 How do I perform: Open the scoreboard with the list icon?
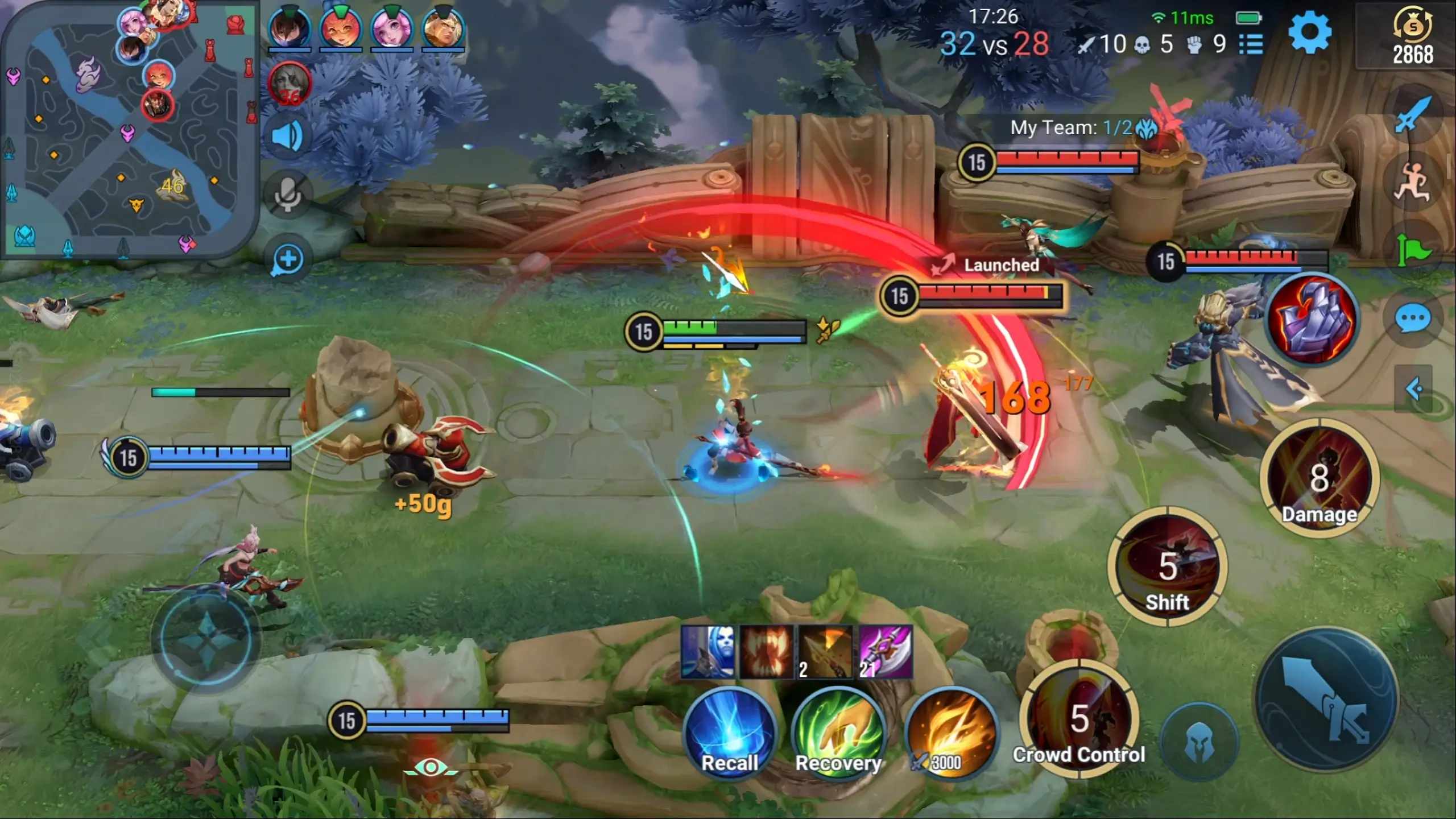[1251, 44]
